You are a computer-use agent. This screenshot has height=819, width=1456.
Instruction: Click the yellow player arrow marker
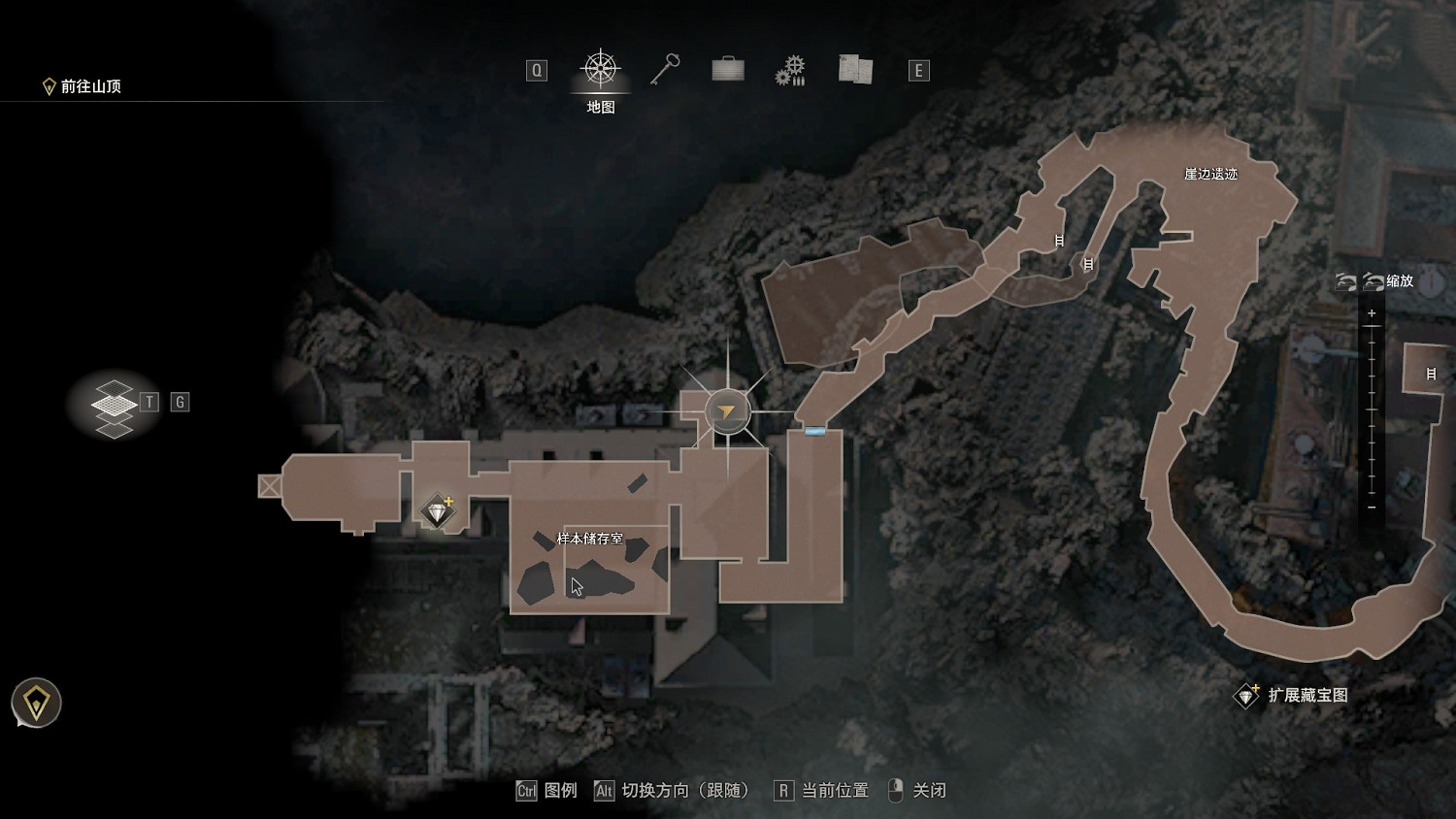pos(724,411)
